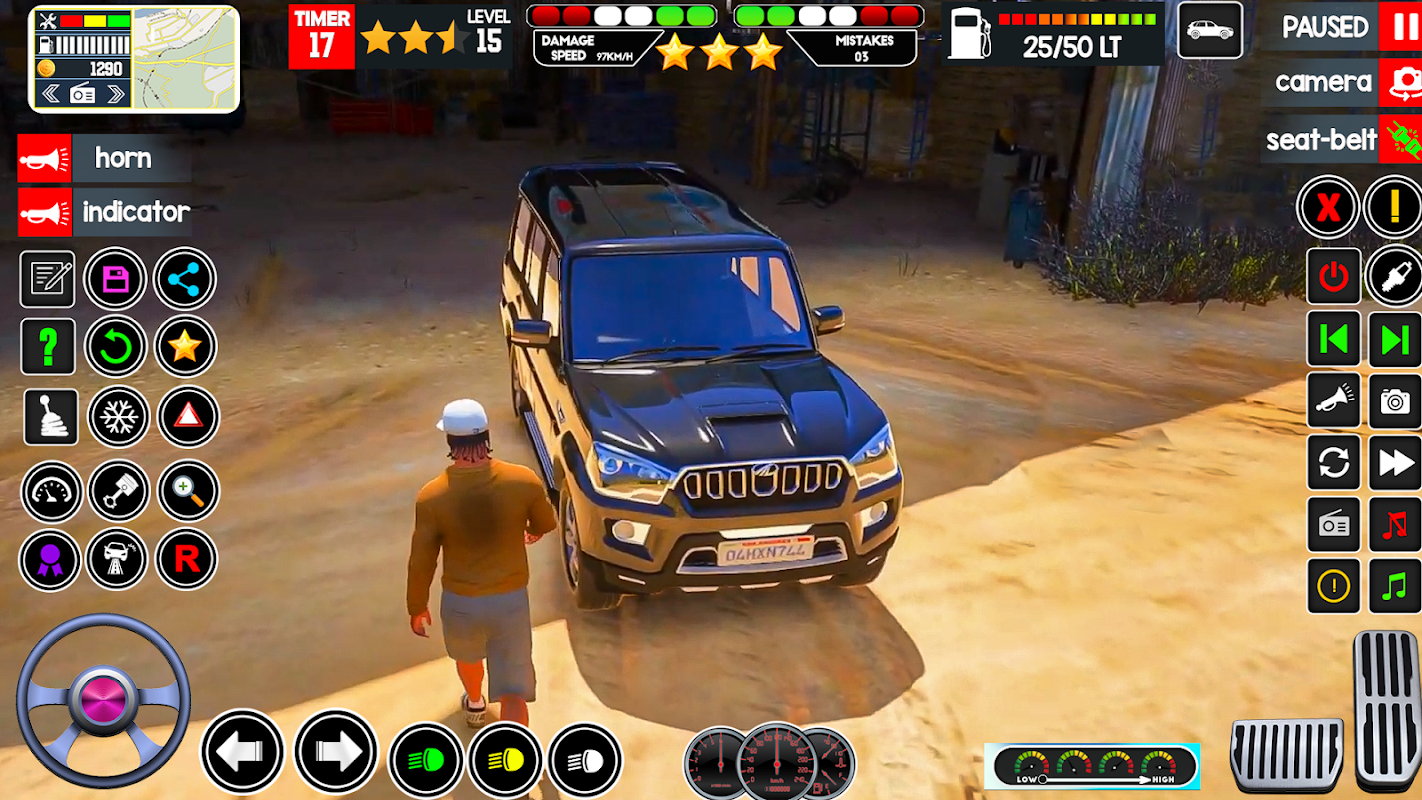This screenshot has height=800, width=1422.
Task: Toggle the indicator button
Action: [x=45, y=212]
